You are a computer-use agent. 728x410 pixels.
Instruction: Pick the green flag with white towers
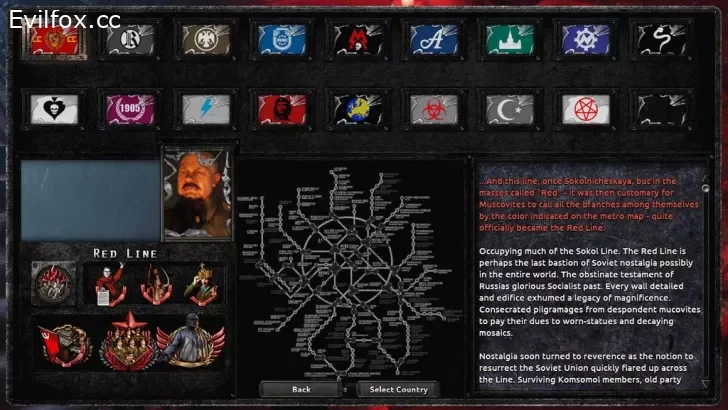click(x=510, y=40)
